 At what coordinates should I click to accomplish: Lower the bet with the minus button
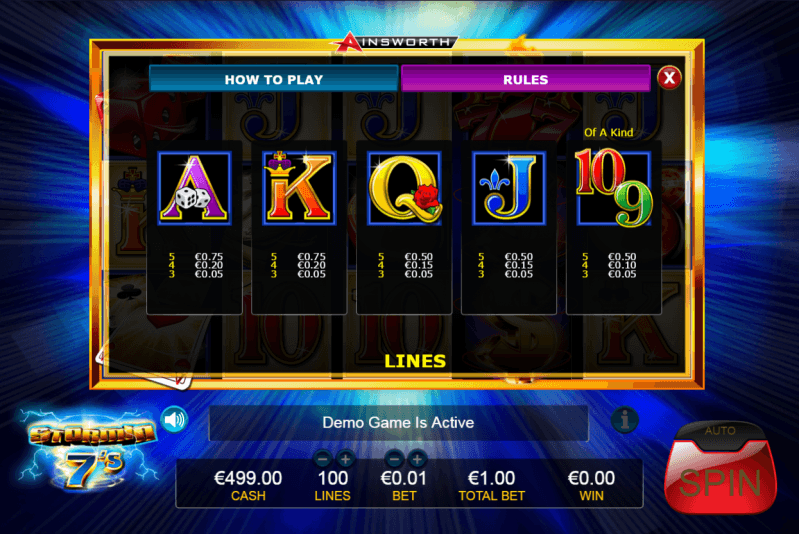point(394,458)
